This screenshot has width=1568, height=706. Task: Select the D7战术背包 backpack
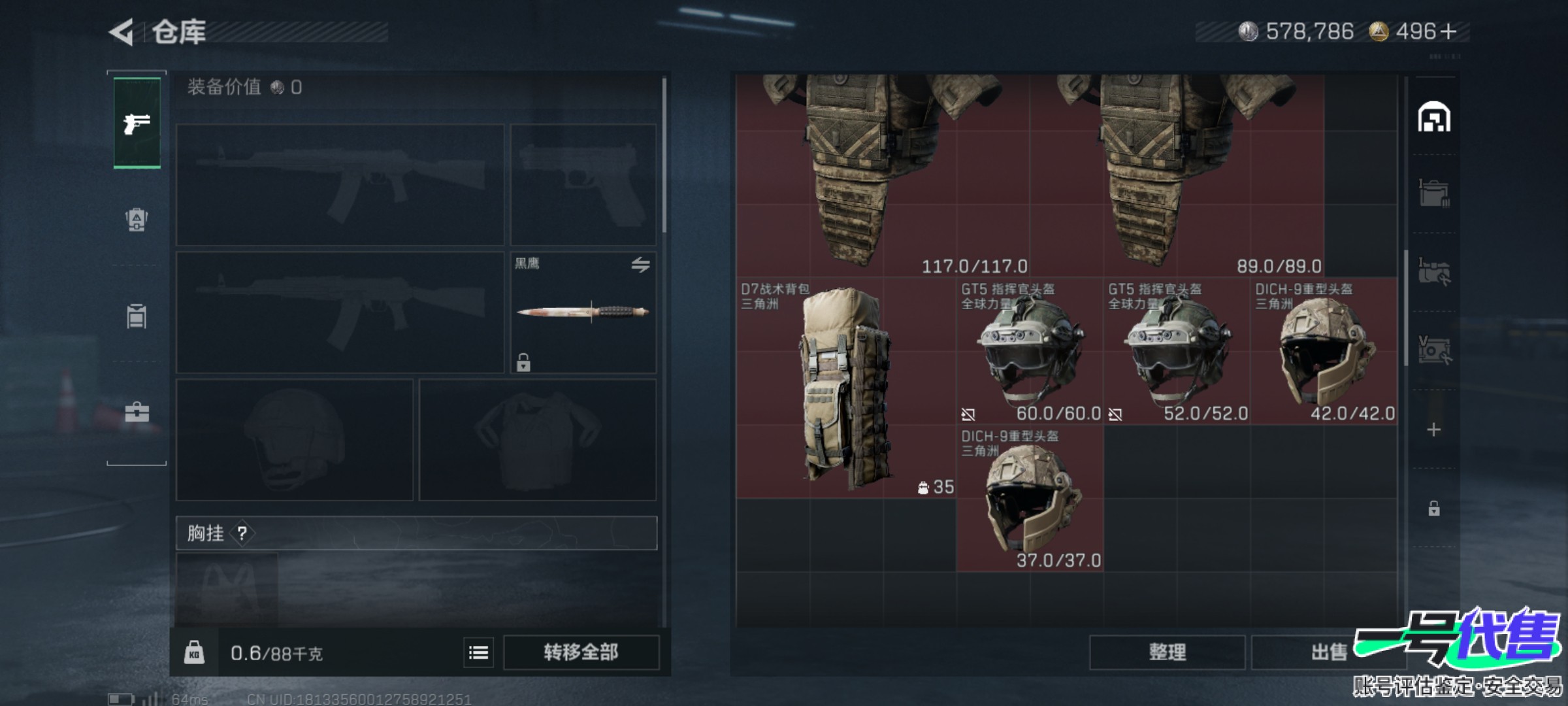845,388
